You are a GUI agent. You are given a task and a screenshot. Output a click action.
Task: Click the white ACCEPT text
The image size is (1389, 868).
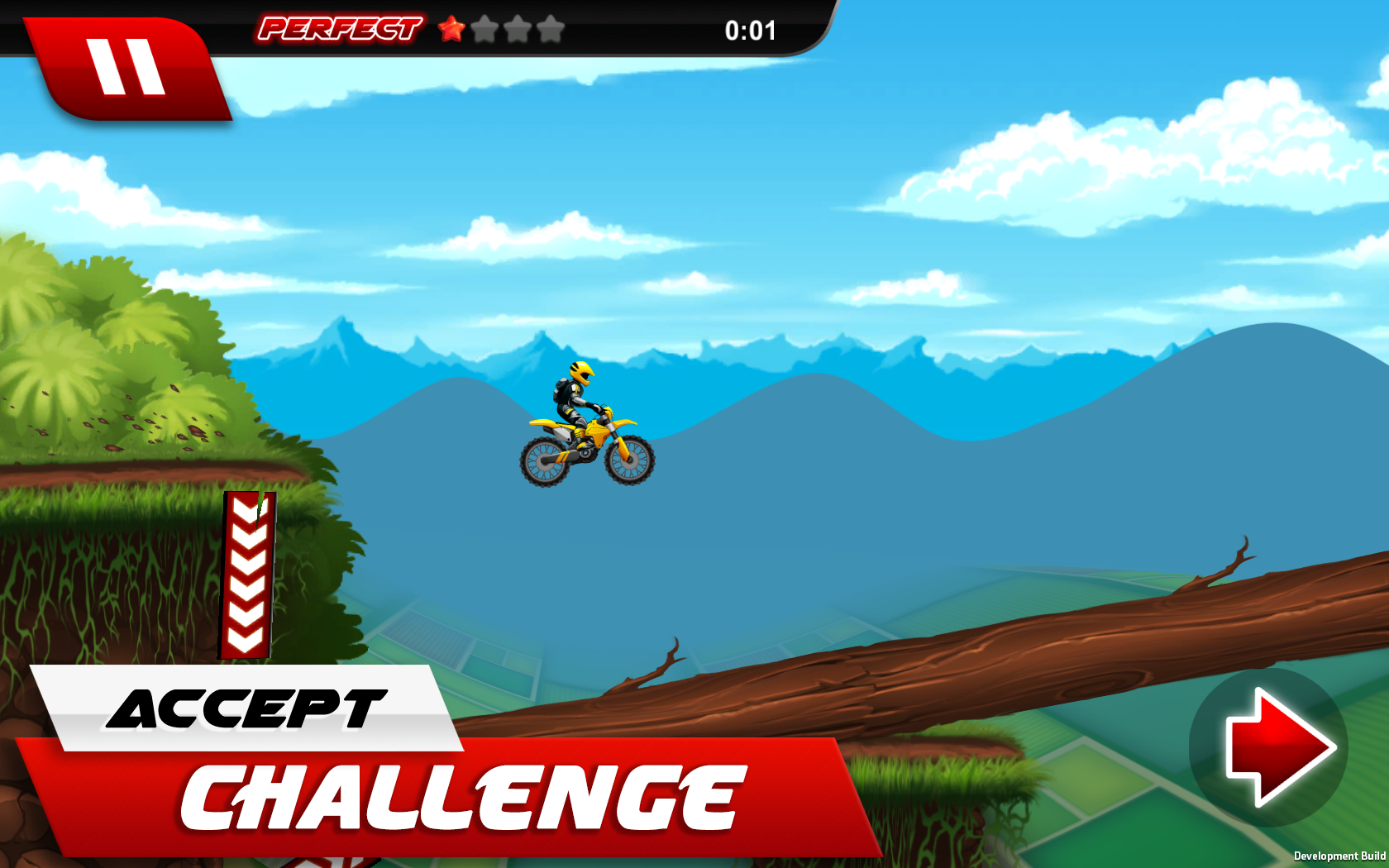tap(244, 708)
